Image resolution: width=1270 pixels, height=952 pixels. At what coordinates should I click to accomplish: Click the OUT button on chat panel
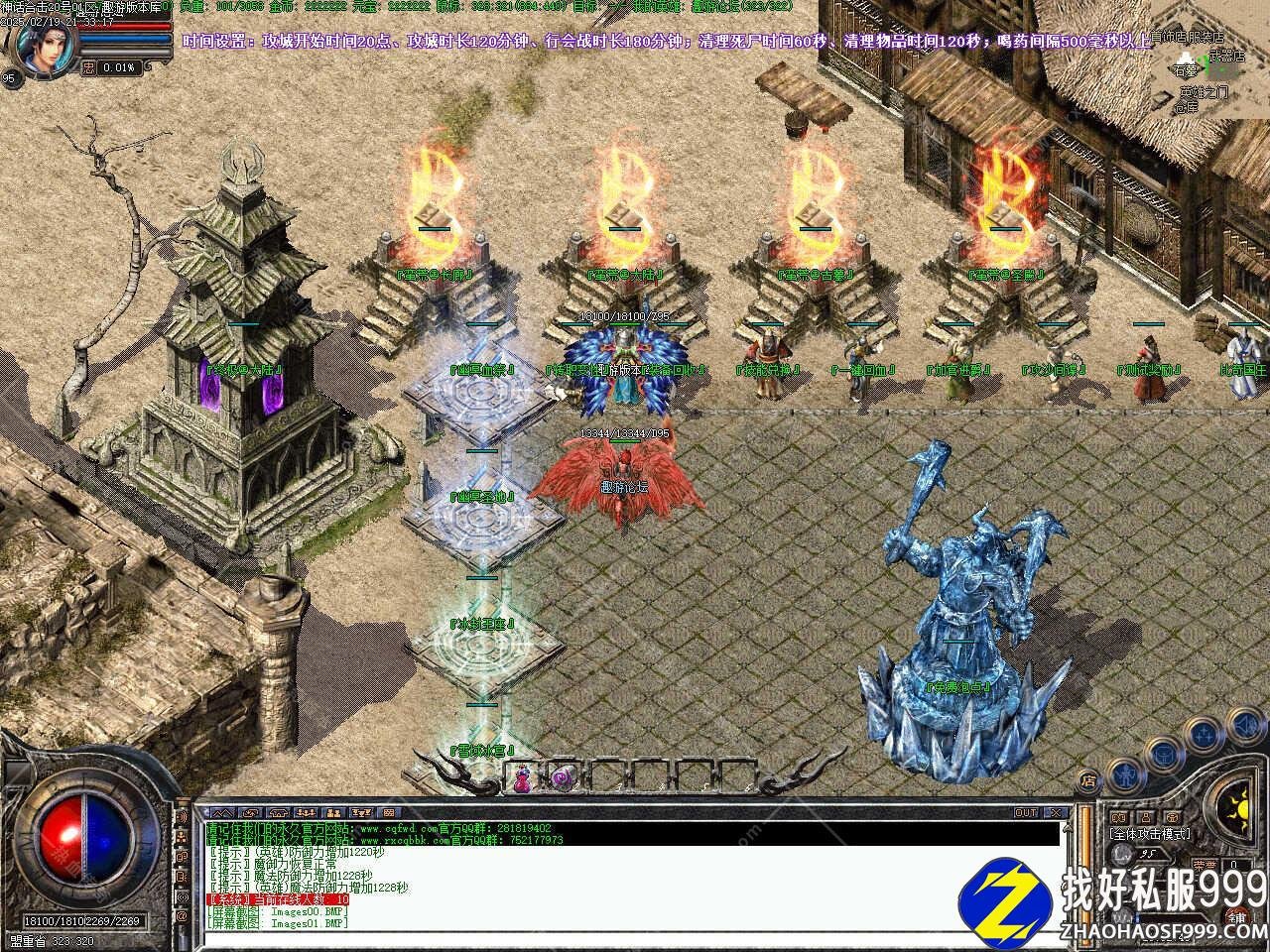coord(1026,812)
